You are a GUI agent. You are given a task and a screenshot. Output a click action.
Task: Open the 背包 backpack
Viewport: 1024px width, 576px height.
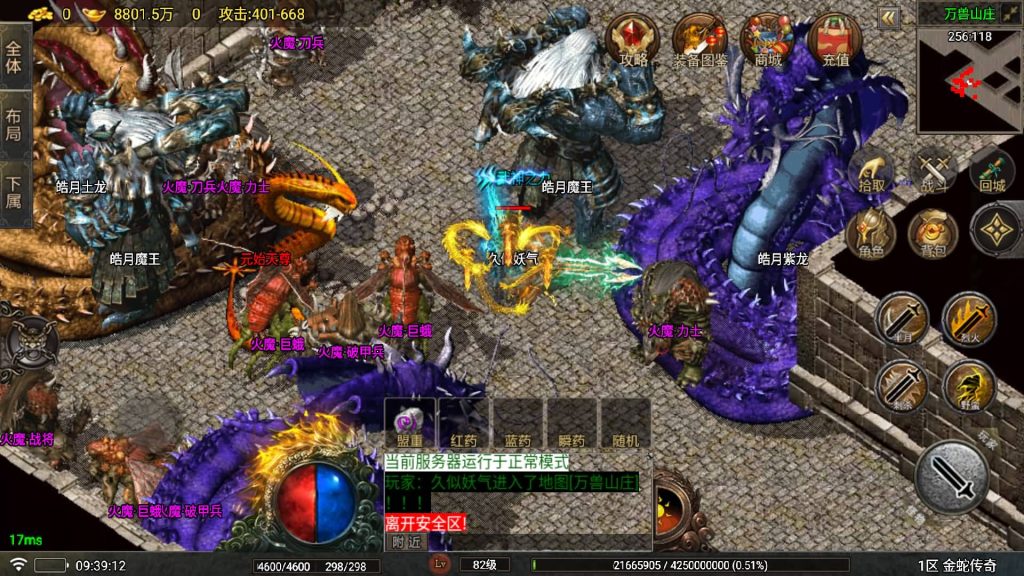(x=932, y=234)
